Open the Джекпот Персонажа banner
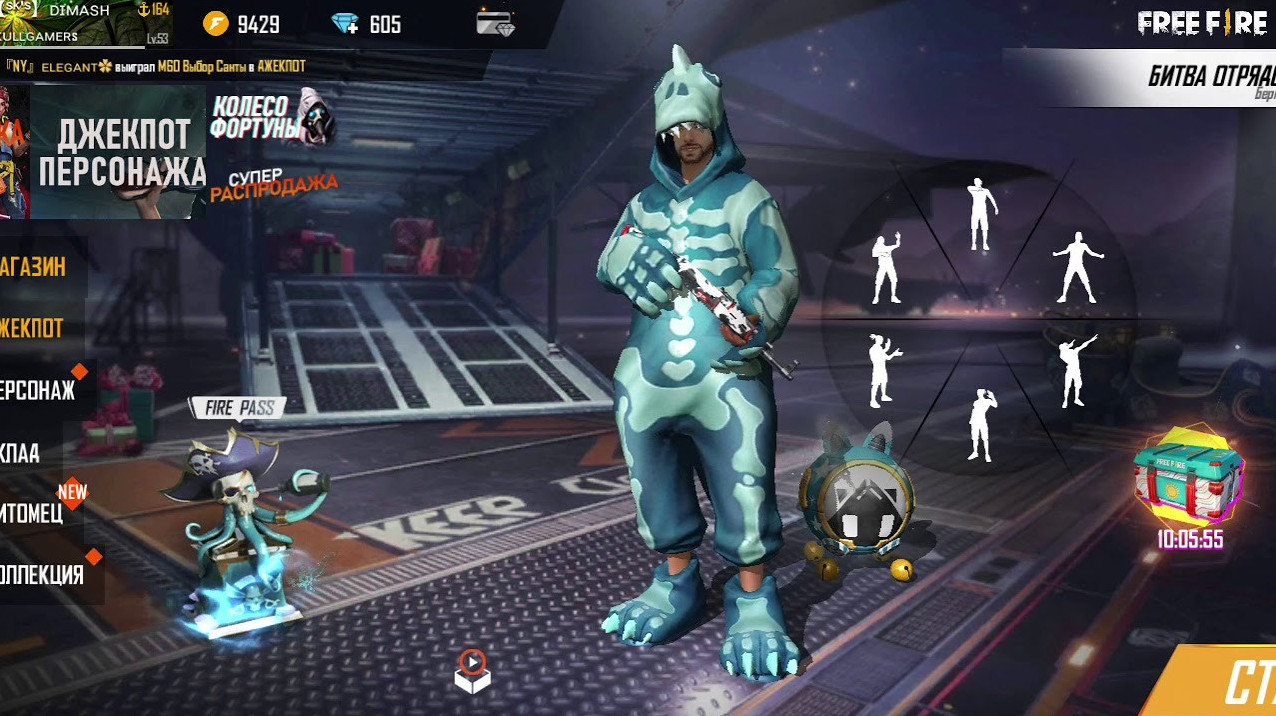The image size is (1276, 716). (118, 152)
